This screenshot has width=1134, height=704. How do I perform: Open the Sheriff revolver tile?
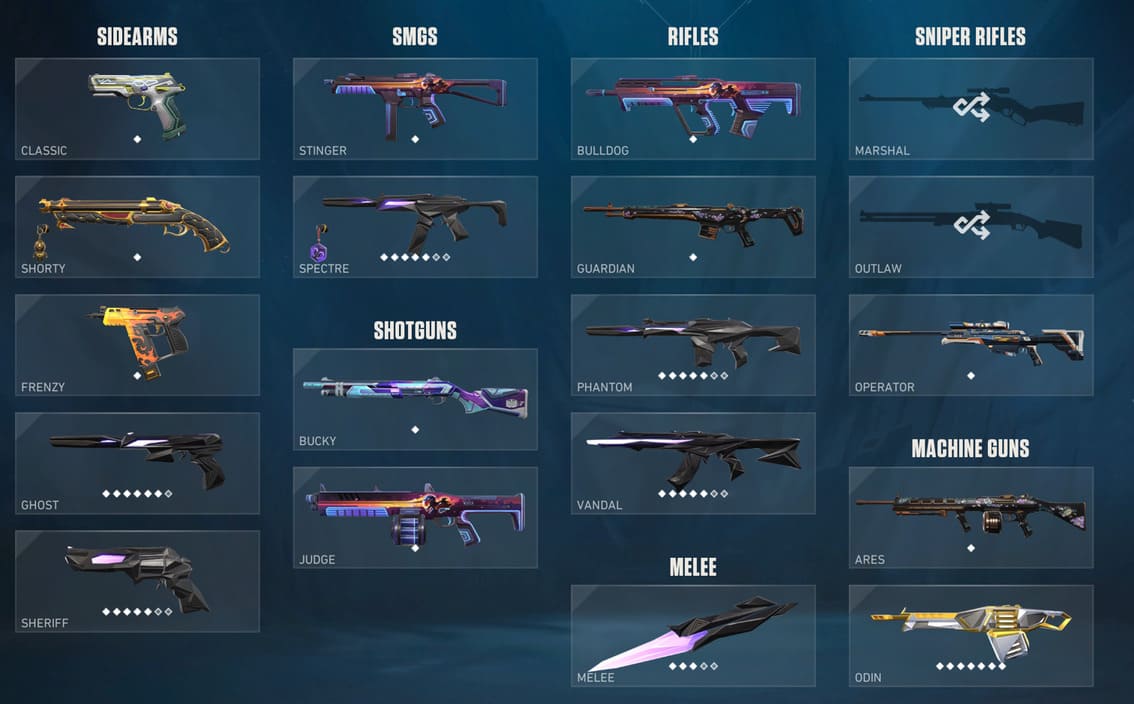(137, 580)
